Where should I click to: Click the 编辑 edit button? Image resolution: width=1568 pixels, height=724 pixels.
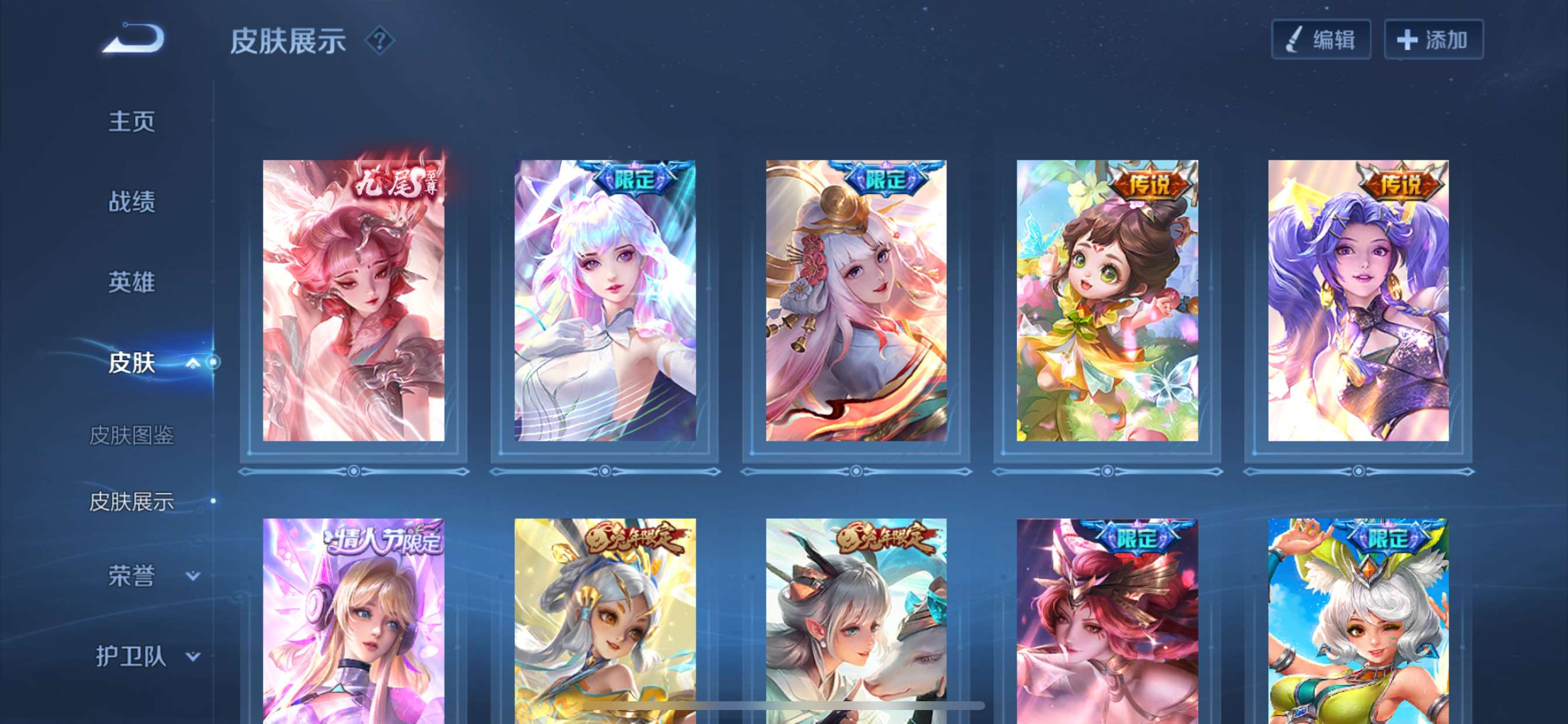(x=1321, y=40)
